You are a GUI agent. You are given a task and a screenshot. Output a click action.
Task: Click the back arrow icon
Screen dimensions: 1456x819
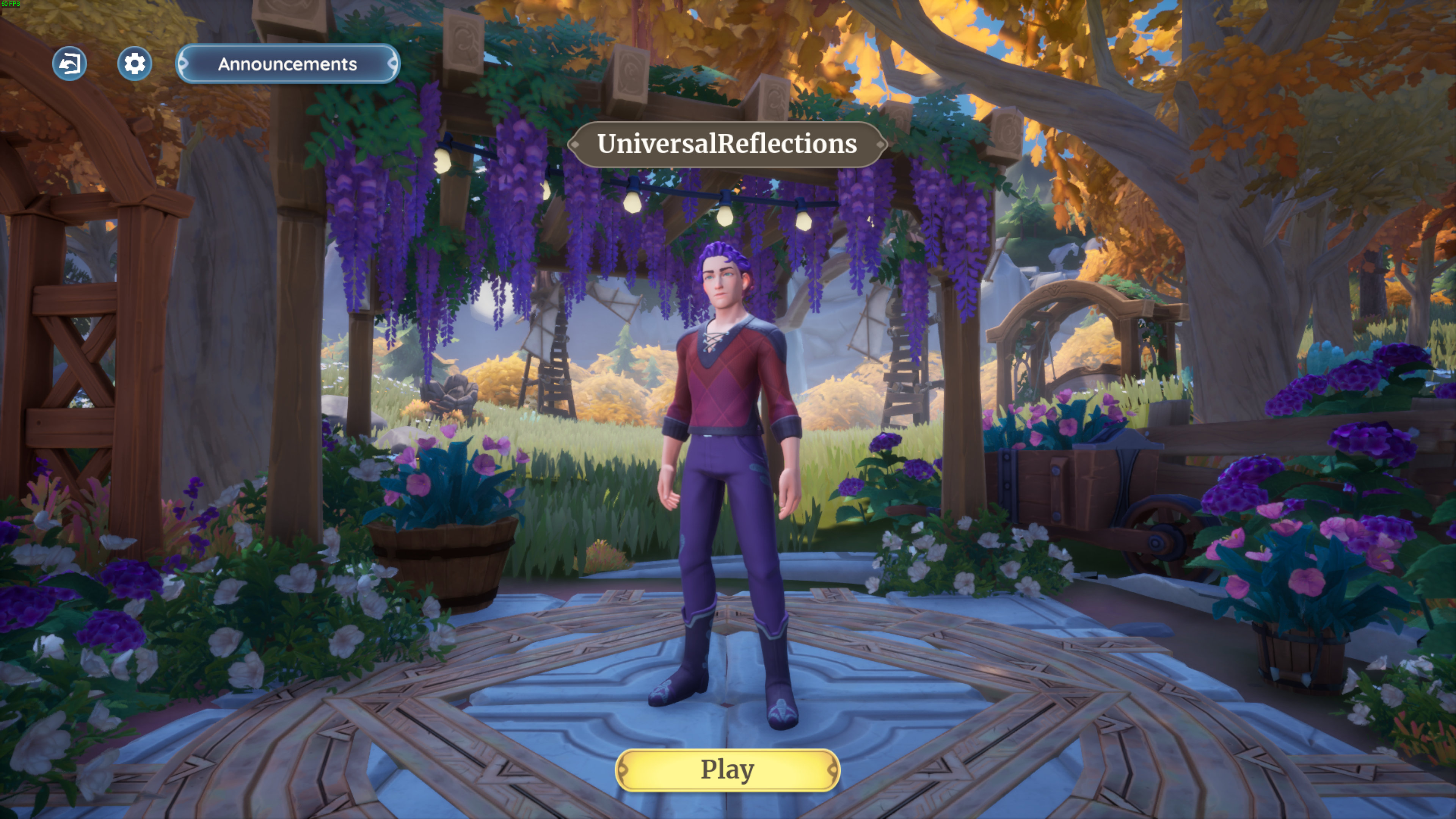click(69, 63)
